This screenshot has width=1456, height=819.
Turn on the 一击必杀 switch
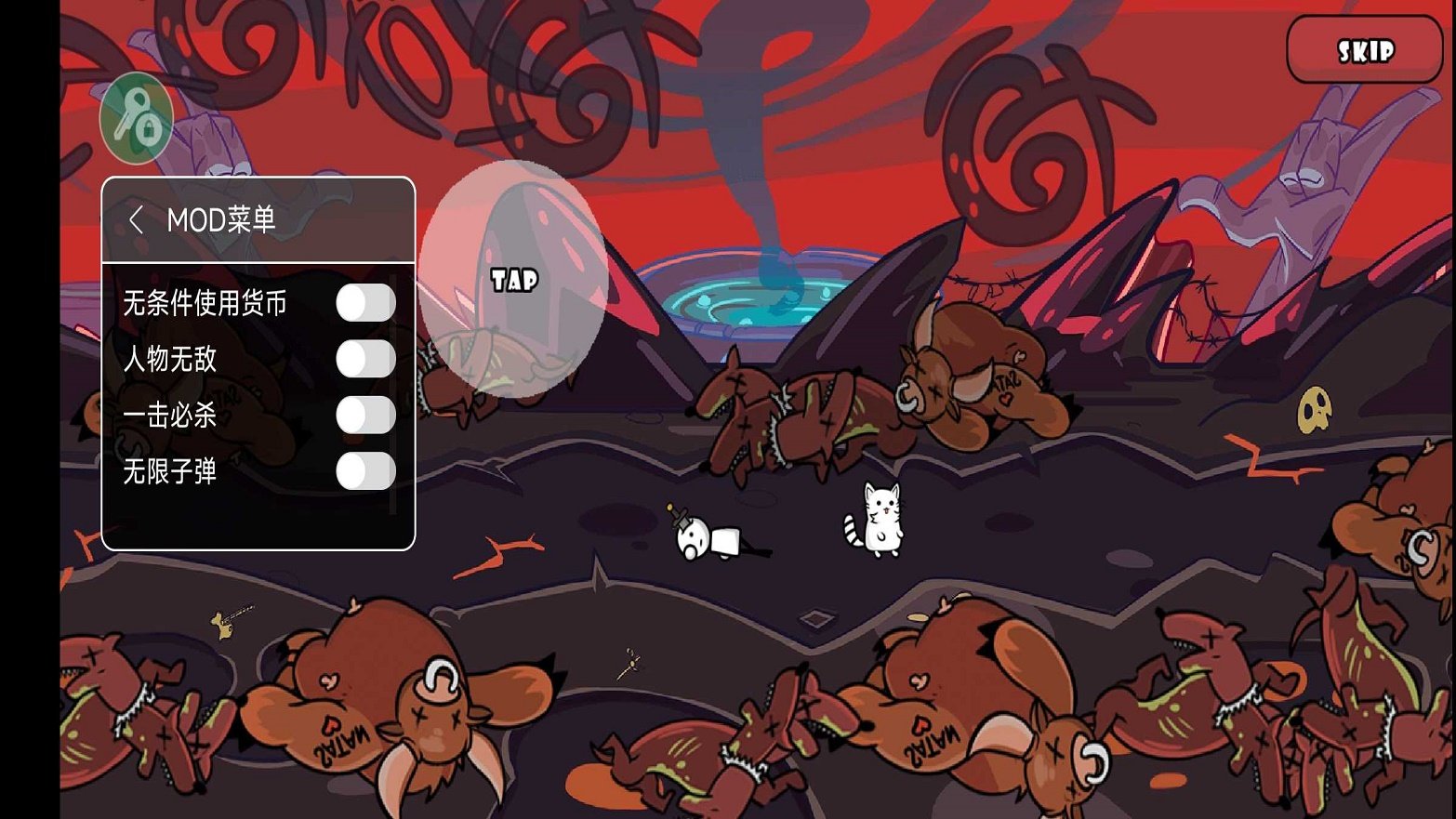pos(365,415)
